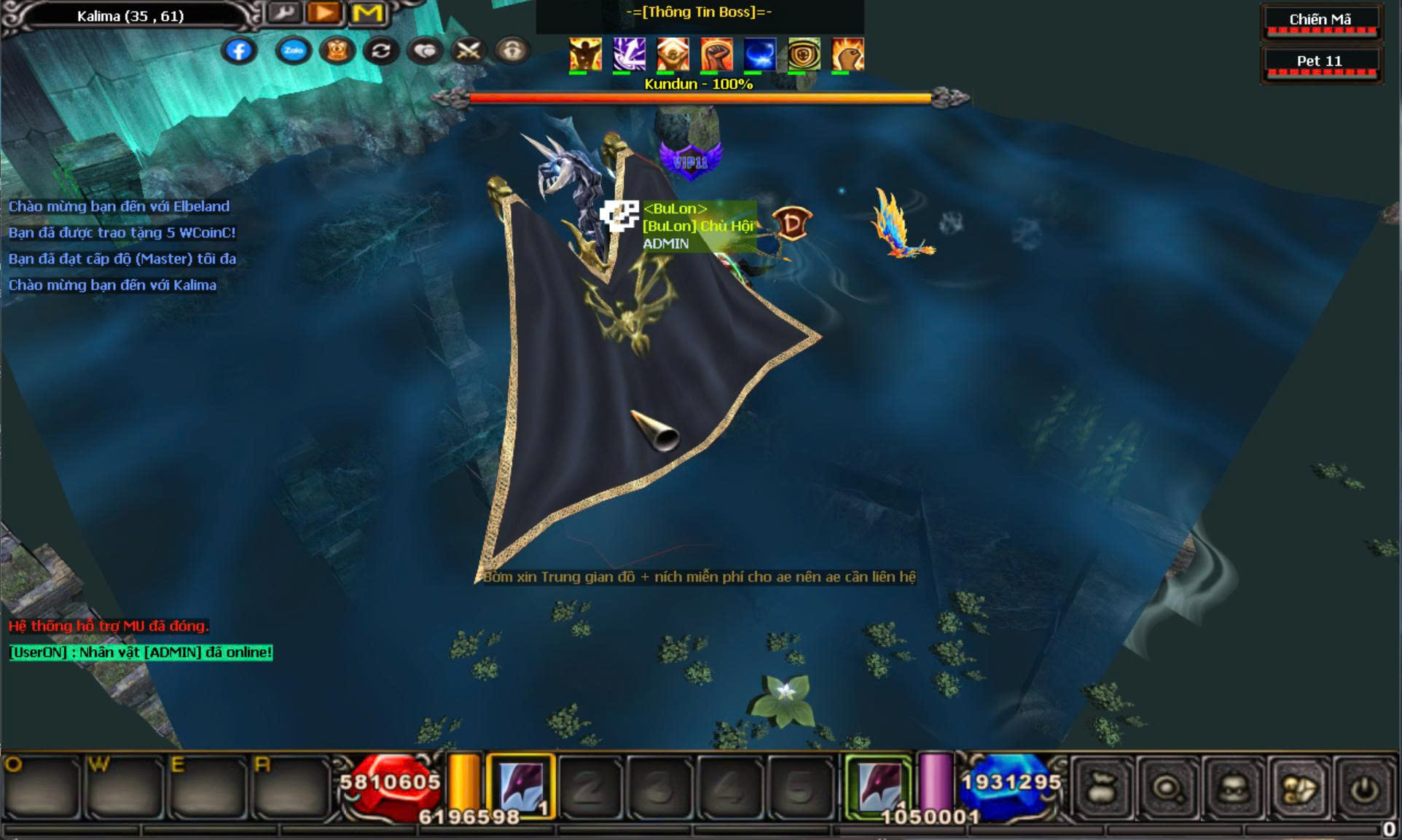This screenshot has width=1402, height=840.
Task: Open the Pet 11 panel
Action: tap(1320, 63)
